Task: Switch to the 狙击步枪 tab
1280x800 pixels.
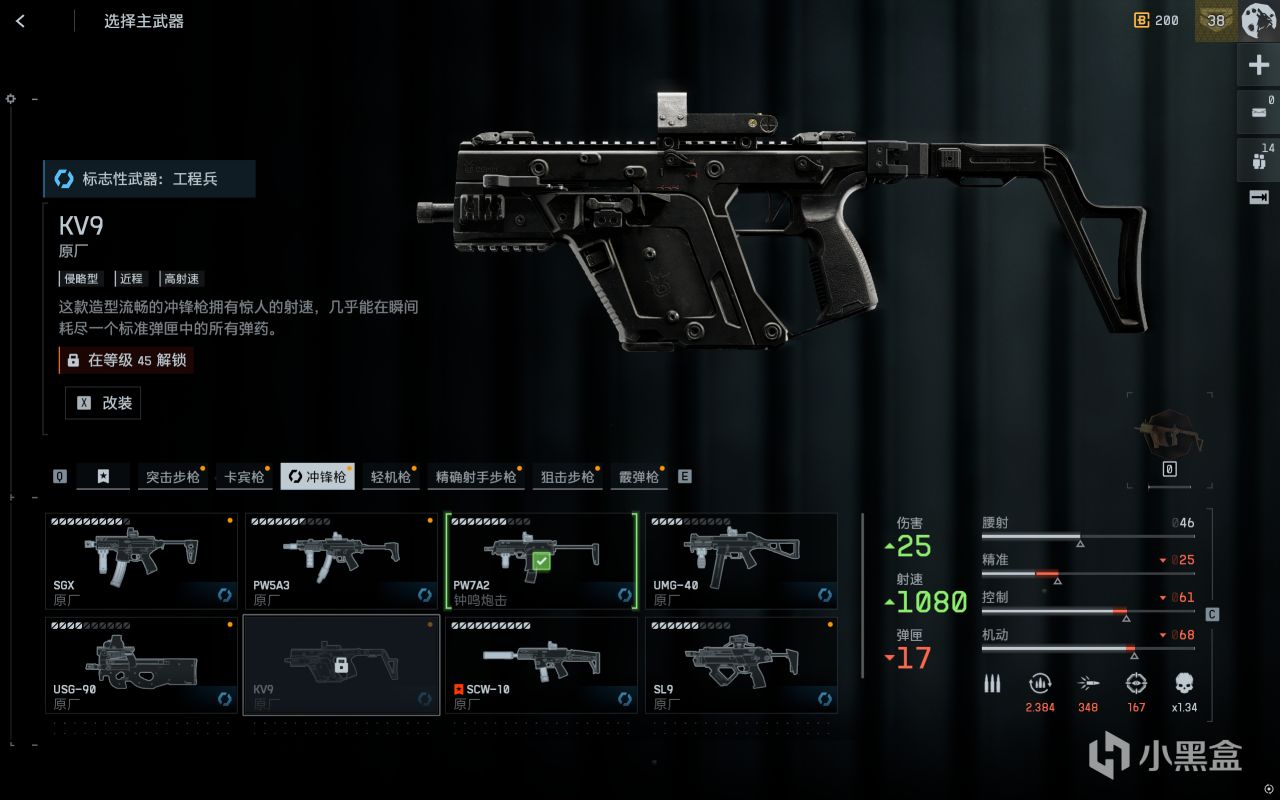Action: tap(567, 477)
